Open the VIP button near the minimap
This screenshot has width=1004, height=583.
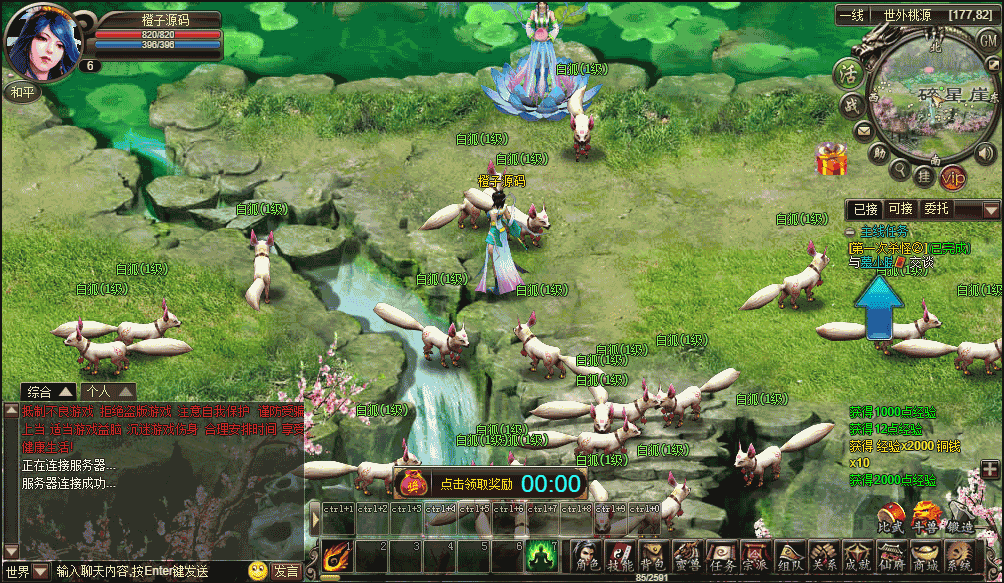(954, 178)
